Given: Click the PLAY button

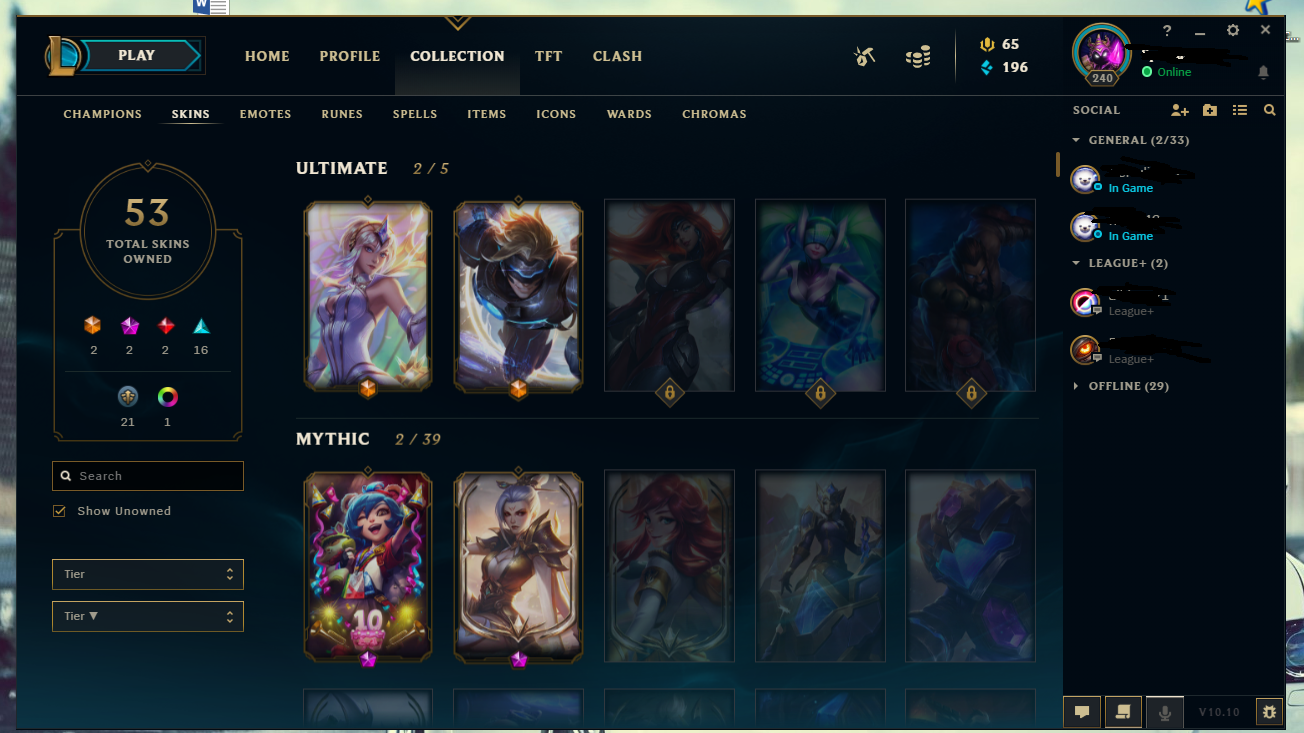Looking at the screenshot, I should 137,56.
